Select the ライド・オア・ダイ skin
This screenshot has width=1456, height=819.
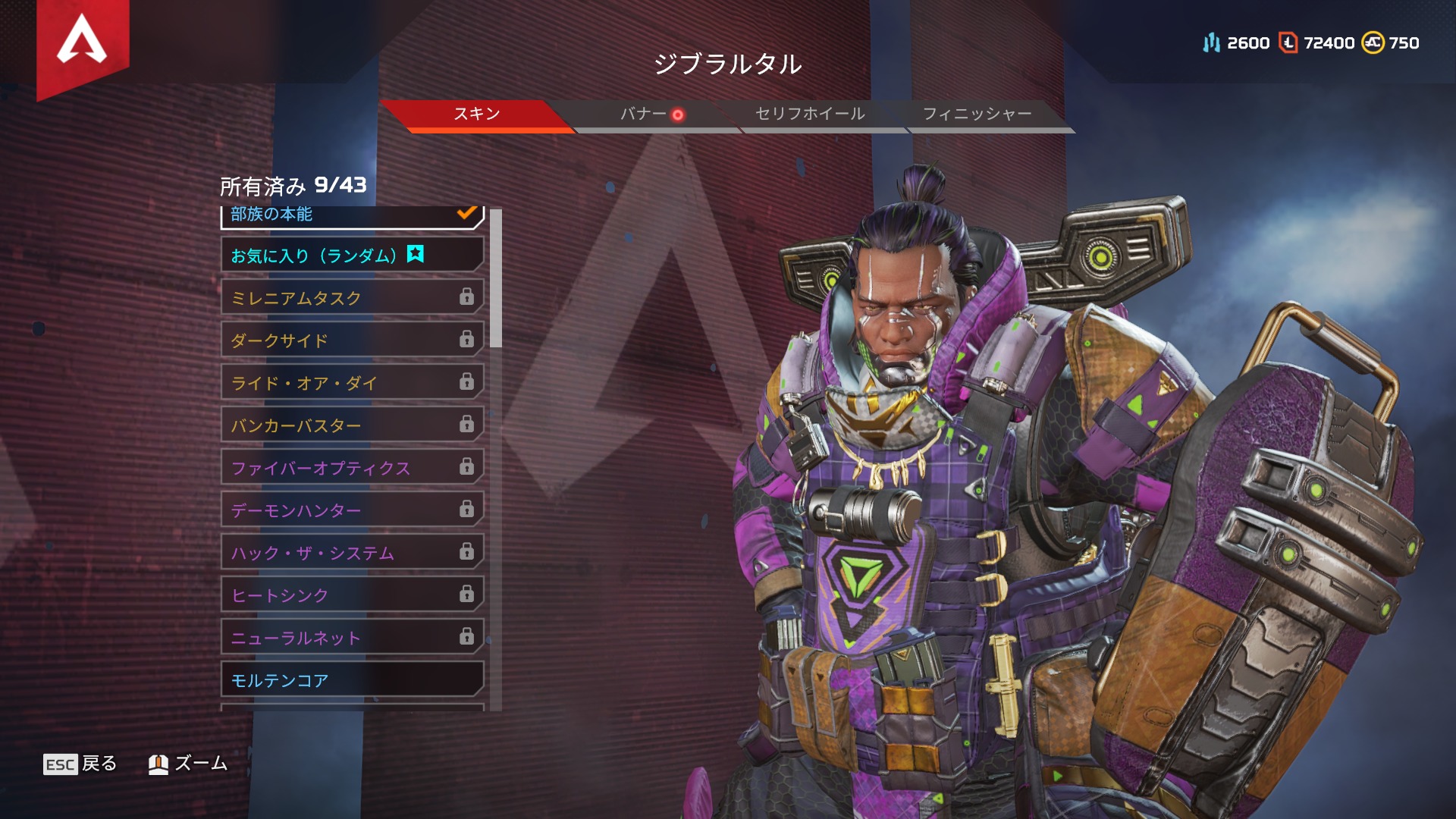[x=352, y=383]
